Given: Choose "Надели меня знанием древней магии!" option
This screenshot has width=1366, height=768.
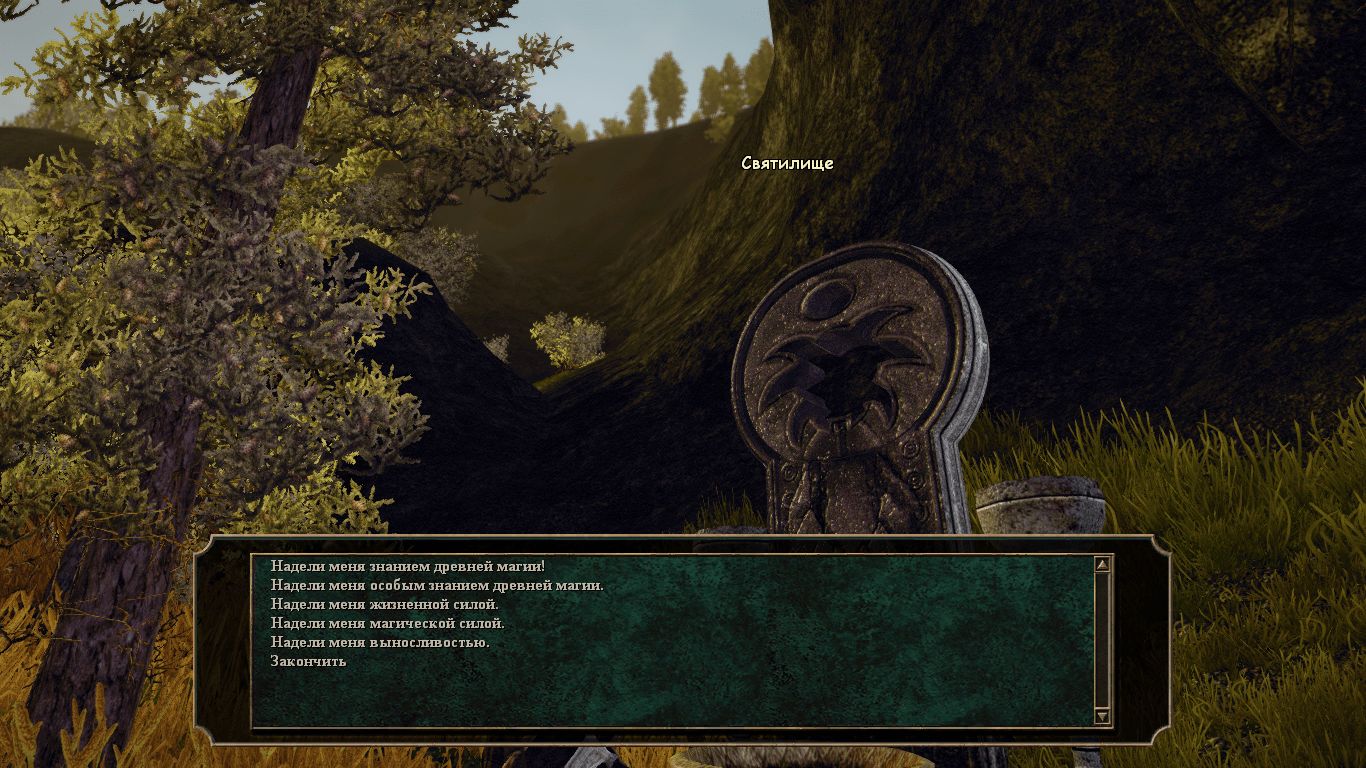Looking at the screenshot, I should (x=407, y=566).
